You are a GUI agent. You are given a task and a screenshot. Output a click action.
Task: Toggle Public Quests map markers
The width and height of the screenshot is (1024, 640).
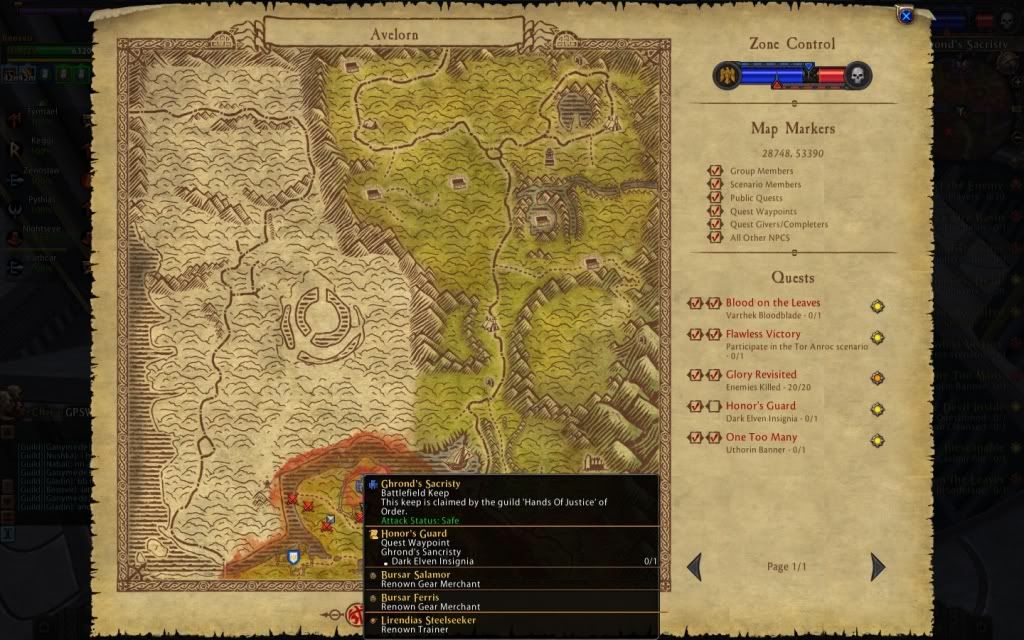coord(715,198)
